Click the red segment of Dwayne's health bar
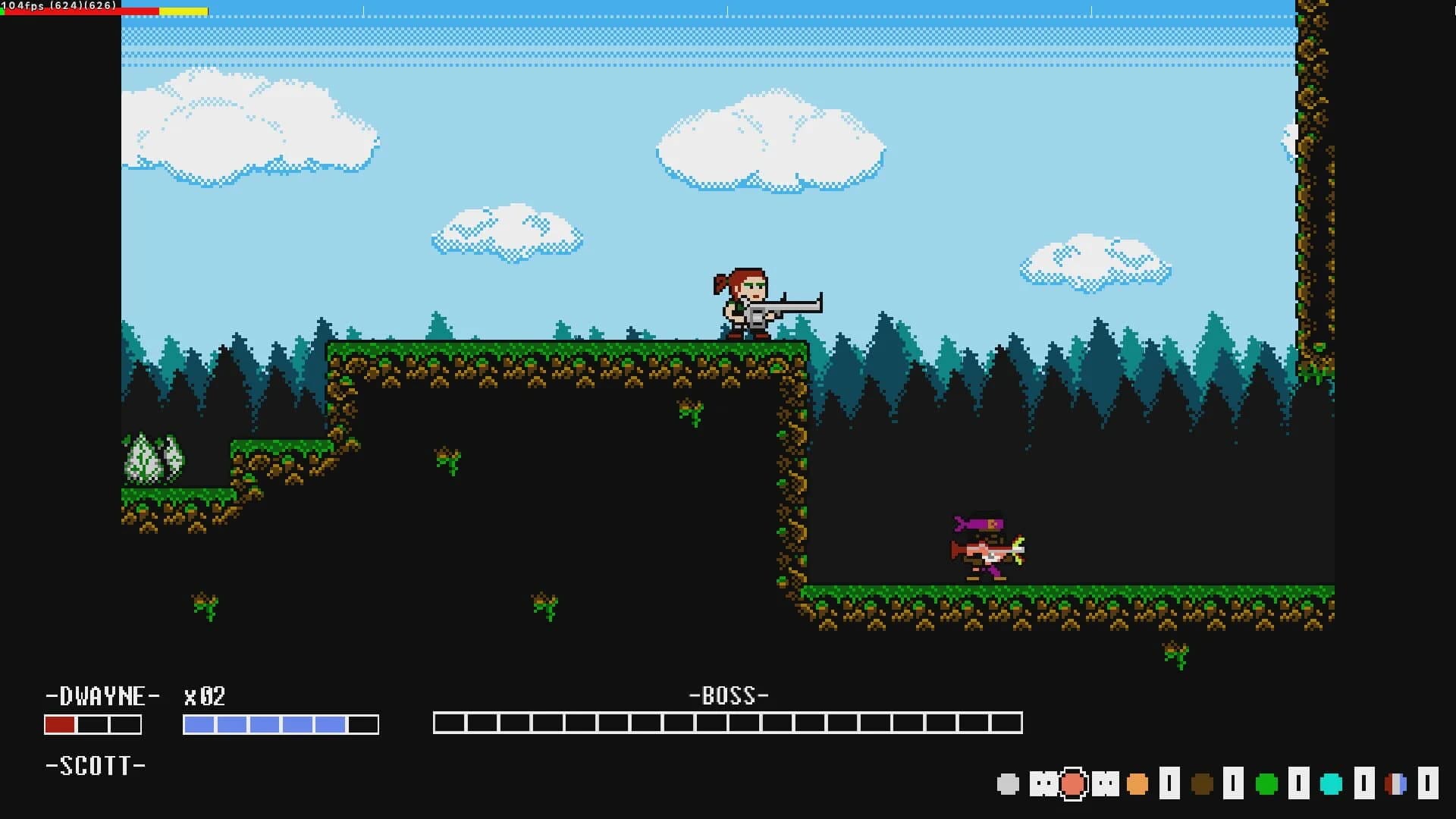The width and height of the screenshot is (1456, 819). pos(60,725)
